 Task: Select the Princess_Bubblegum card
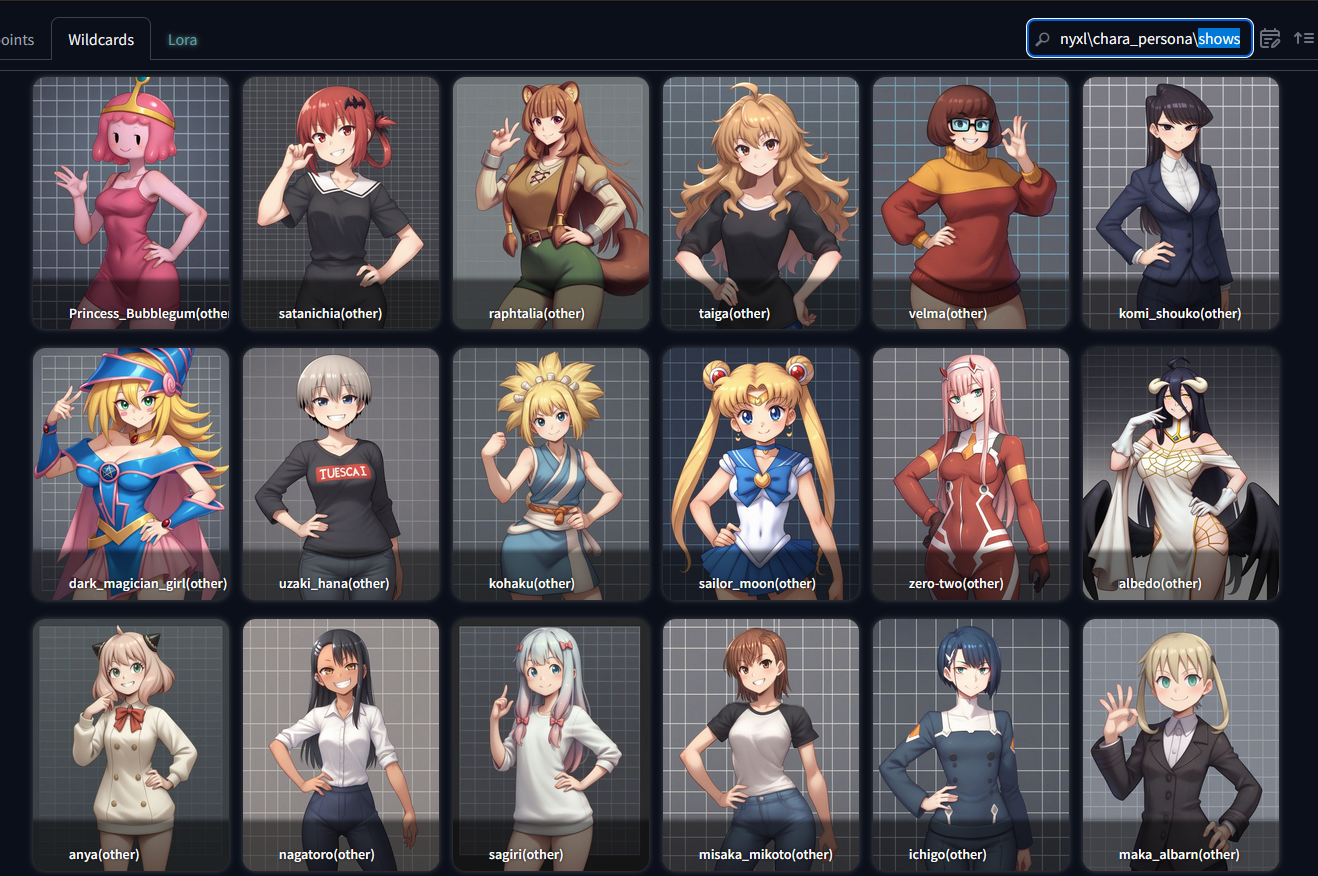[131, 203]
